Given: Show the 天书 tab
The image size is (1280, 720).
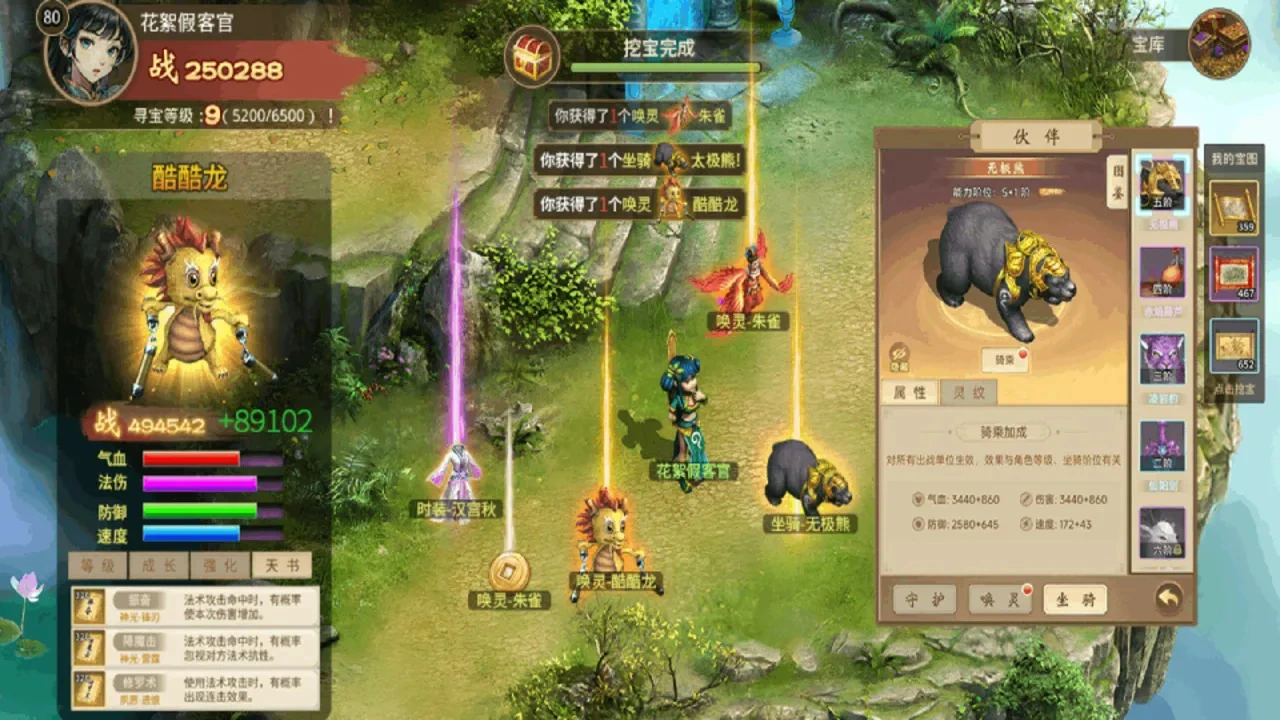Looking at the screenshot, I should coord(281,565).
